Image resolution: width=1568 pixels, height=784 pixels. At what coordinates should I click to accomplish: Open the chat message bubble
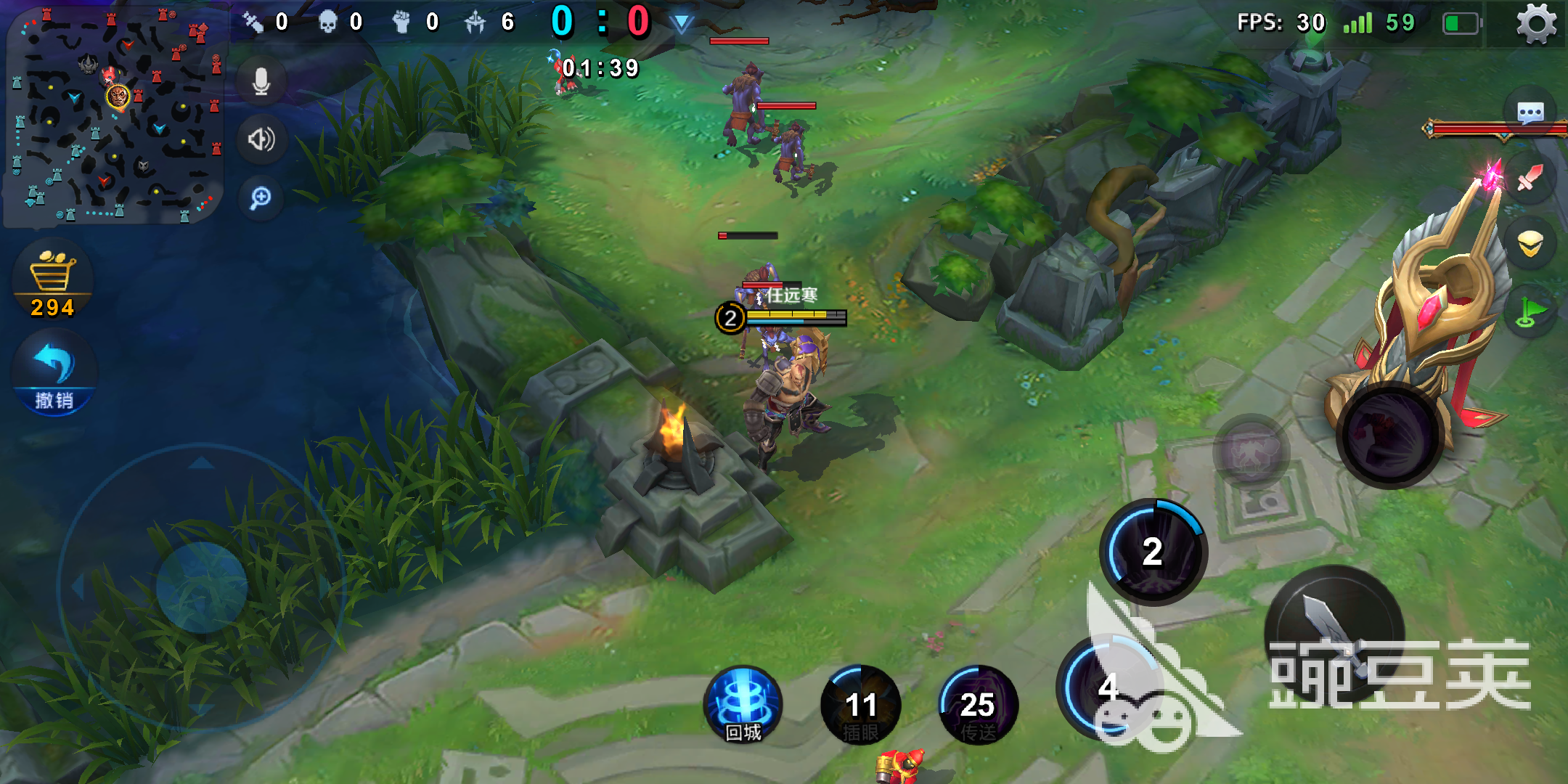pos(1530,113)
